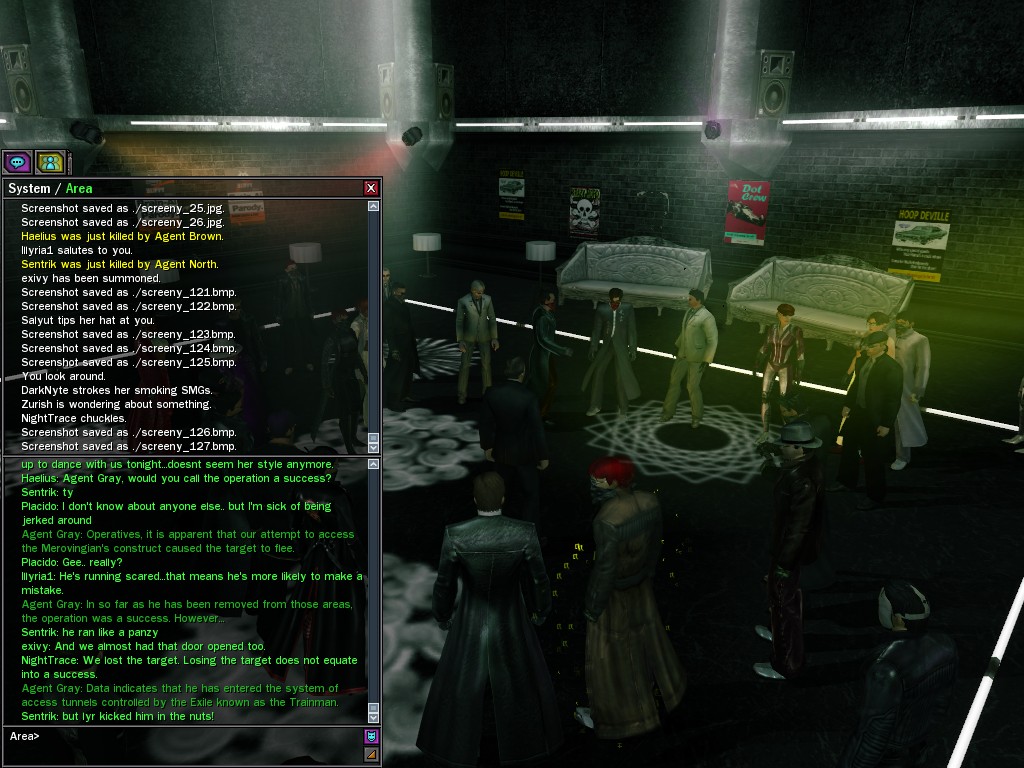This screenshot has height=768, width=1024.
Task: Click the area chat scroll-down arrow
Action: coord(374,717)
